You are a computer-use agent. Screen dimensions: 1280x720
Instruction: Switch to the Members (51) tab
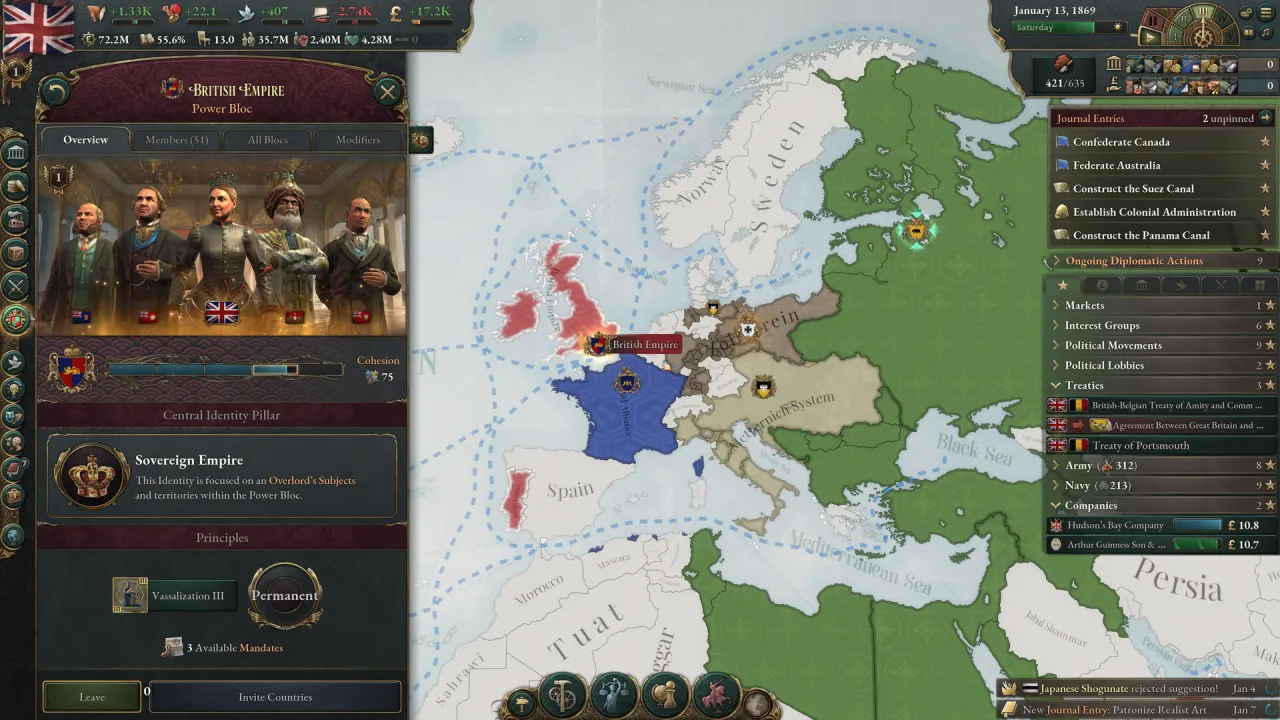[x=176, y=140]
